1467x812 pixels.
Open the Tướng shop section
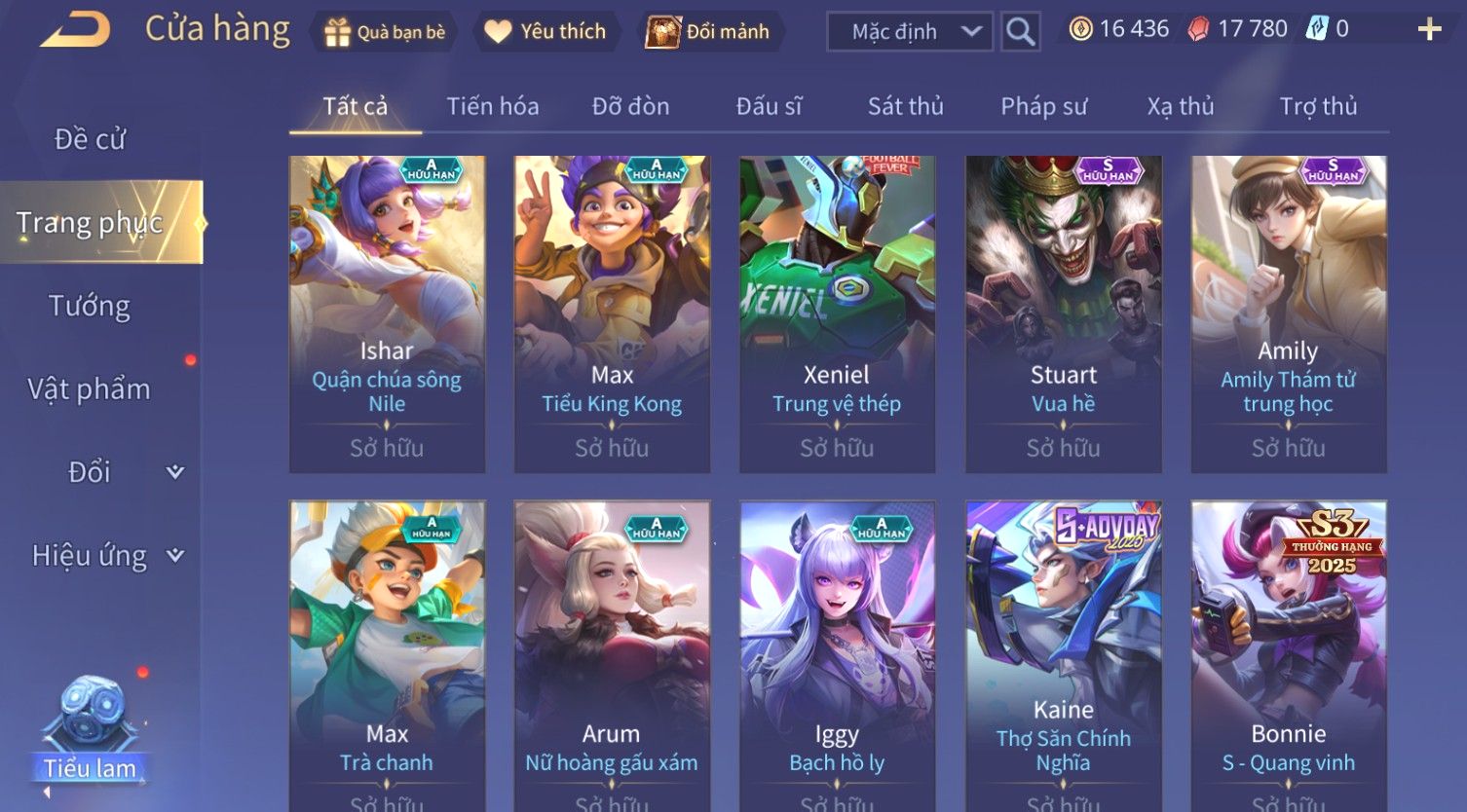click(x=90, y=306)
